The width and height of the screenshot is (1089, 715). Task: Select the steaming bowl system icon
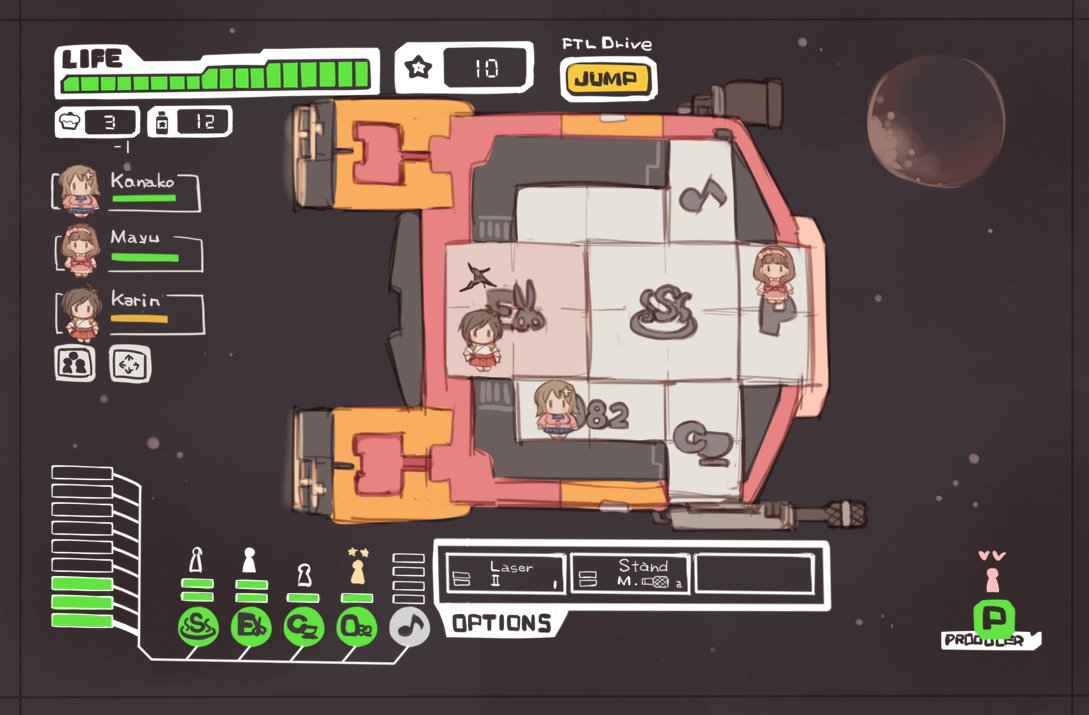pos(197,627)
